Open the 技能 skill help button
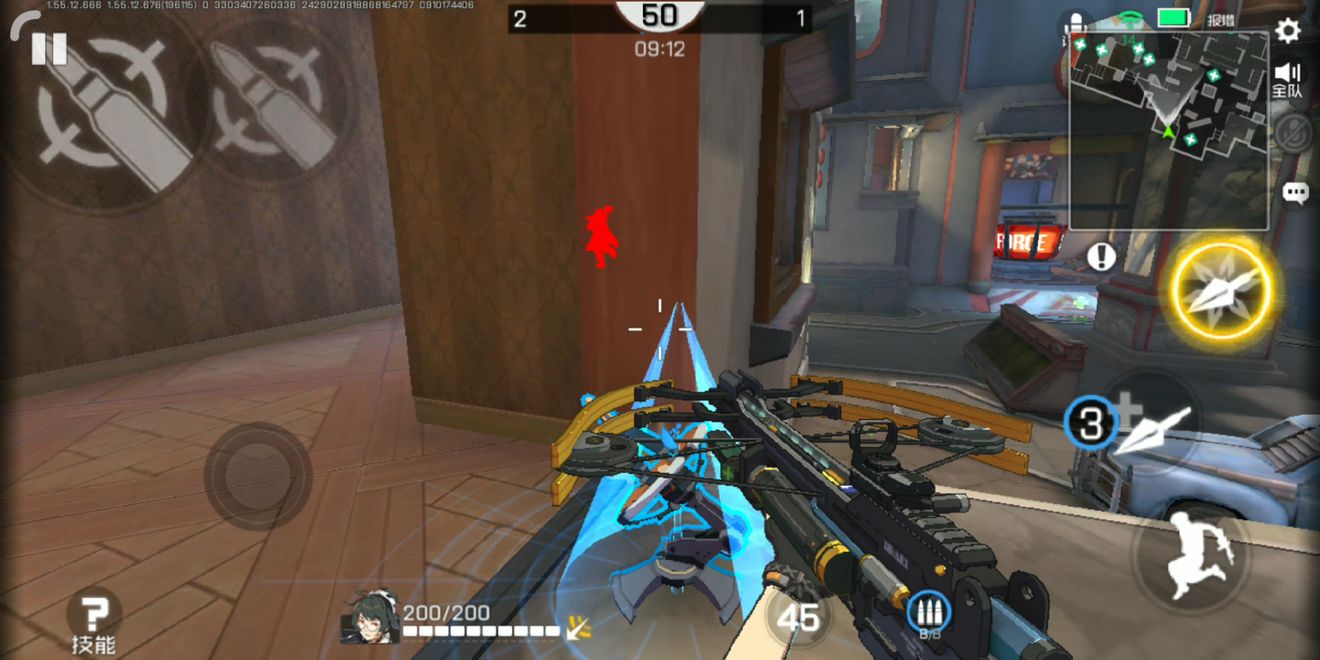The height and width of the screenshot is (660, 1320). click(x=93, y=620)
